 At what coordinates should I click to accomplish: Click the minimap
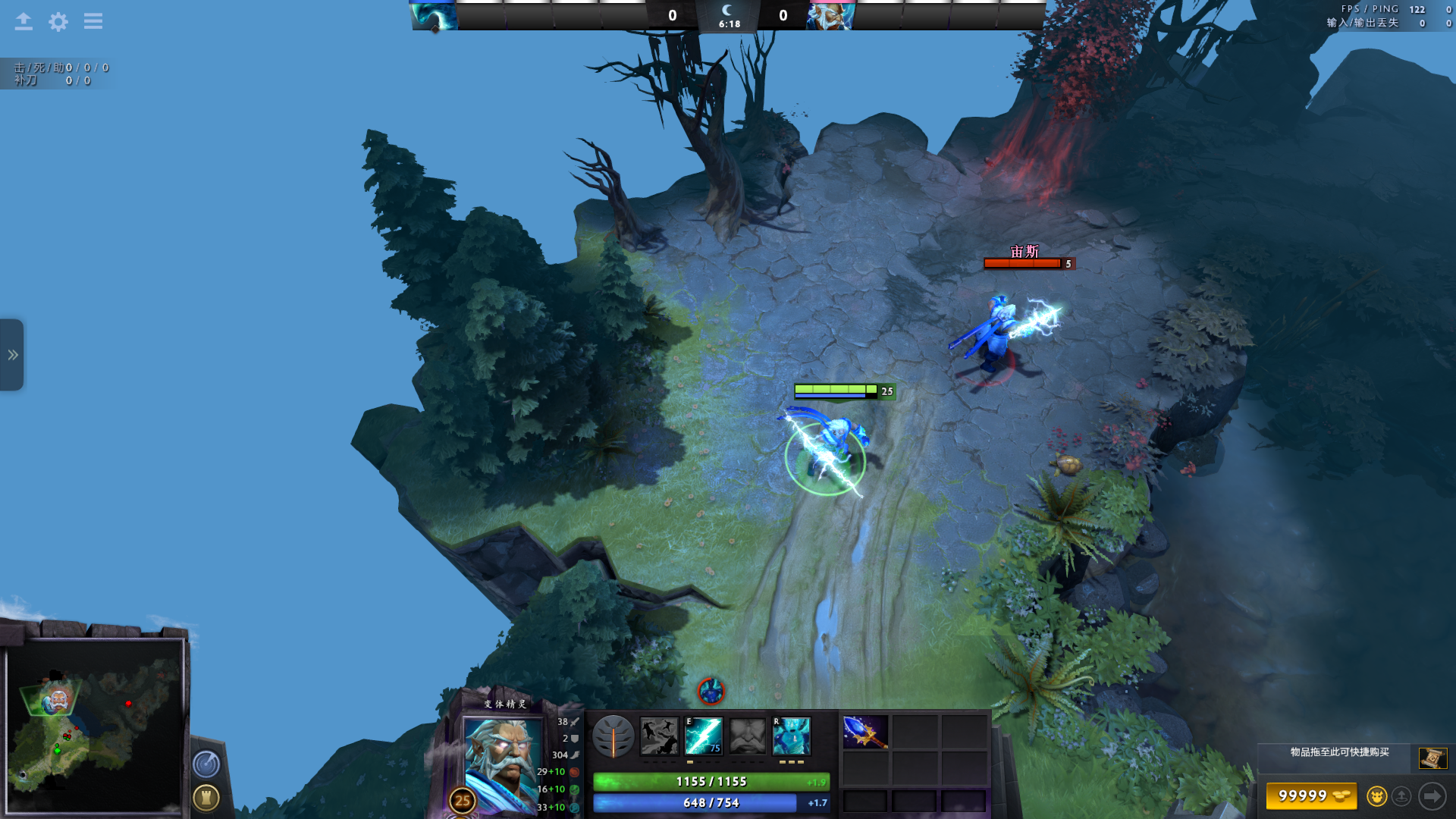pyautogui.click(x=95, y=726)
